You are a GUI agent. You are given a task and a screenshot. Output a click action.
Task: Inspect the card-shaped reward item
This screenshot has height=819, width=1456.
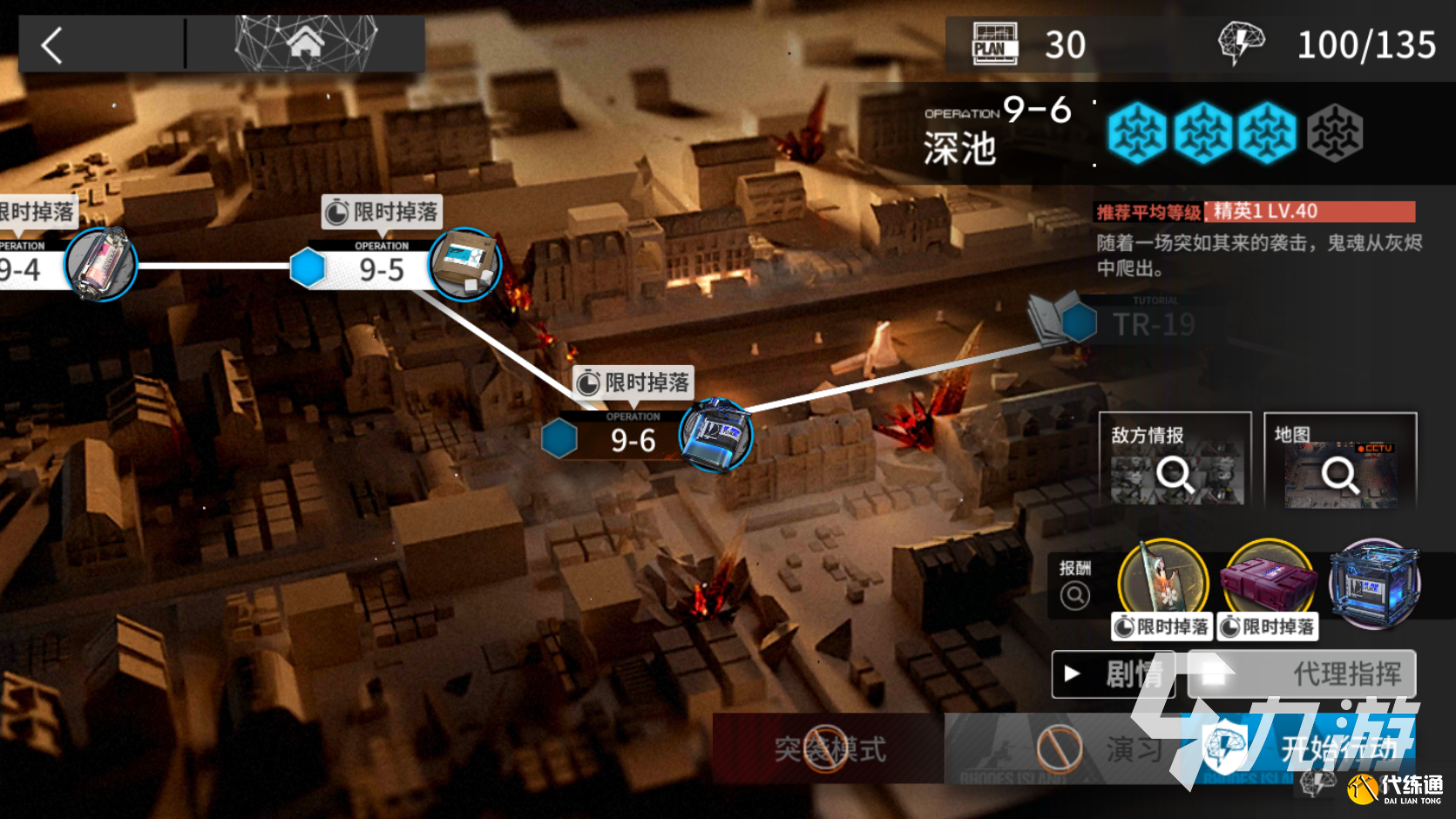(1163, 579)
